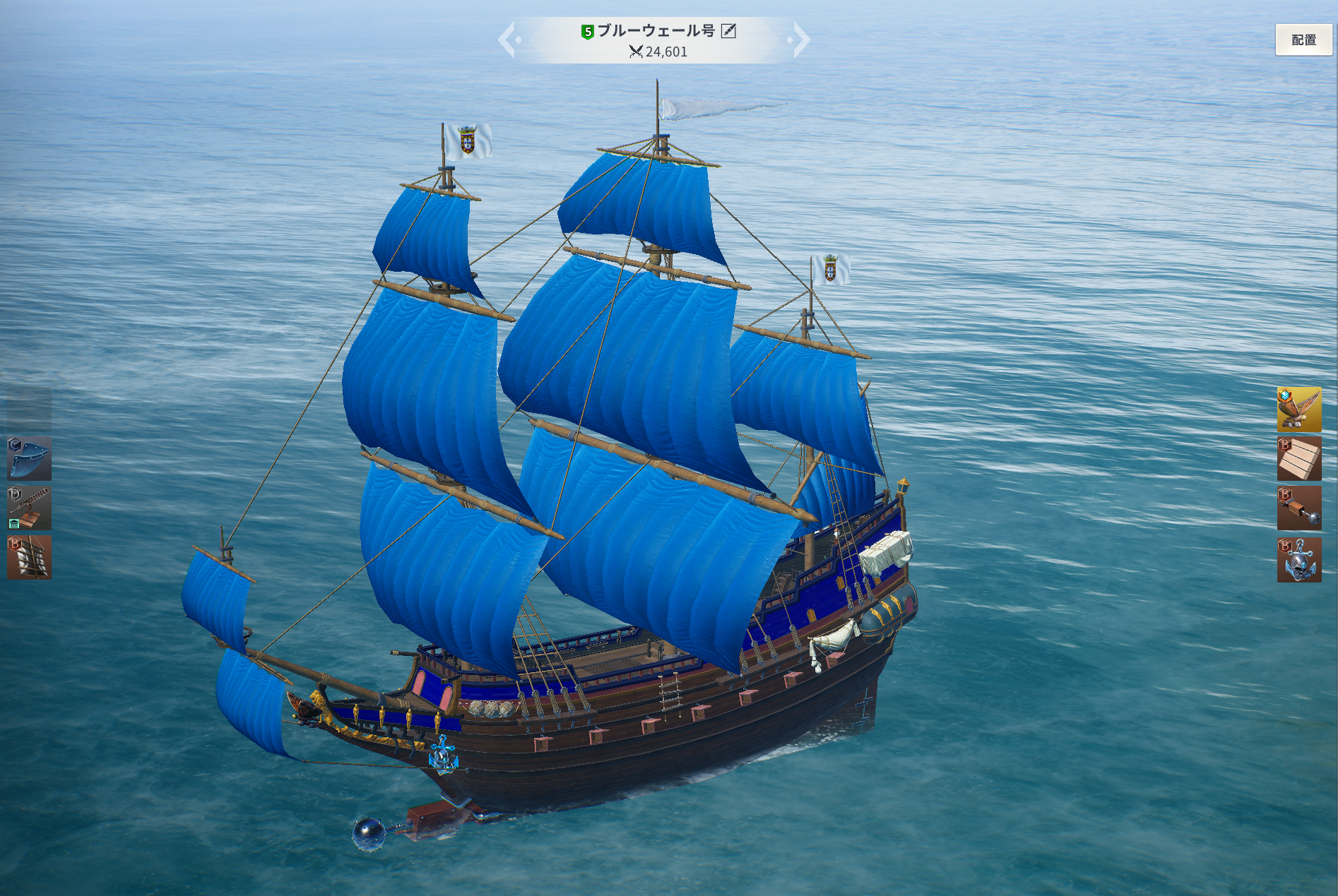Select the blue armor plate equipment slot
The height and width of the screenshot is (896, 1338).
(x=29, y=458)
